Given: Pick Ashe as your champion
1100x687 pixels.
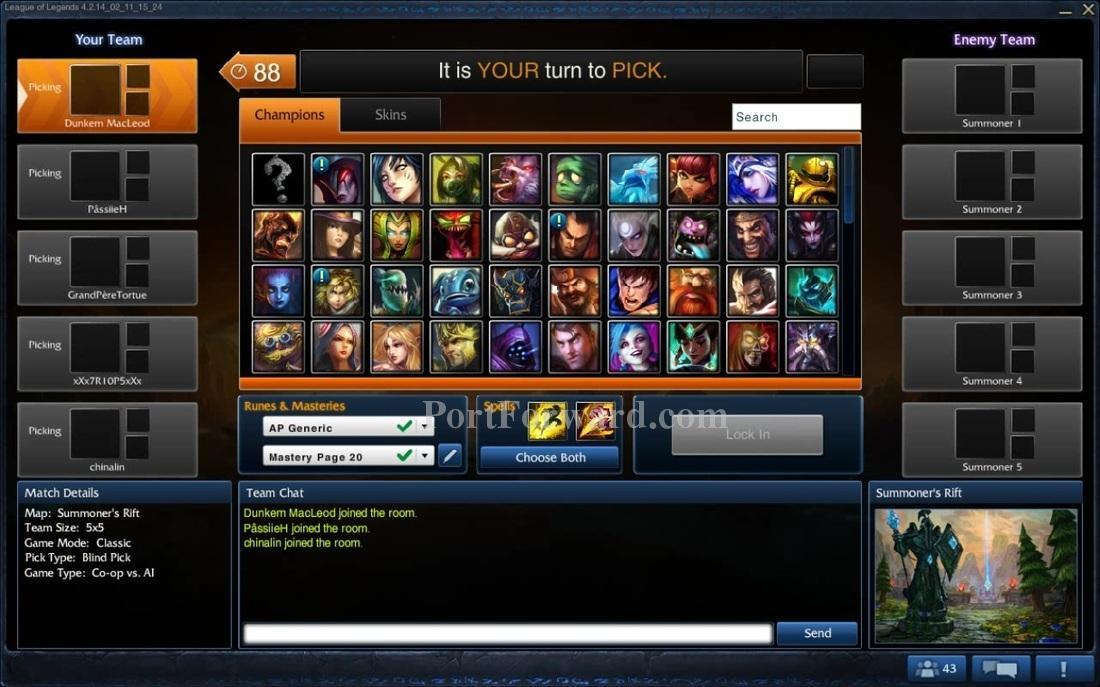Looking at the screenshot, I should click(753, 179).
